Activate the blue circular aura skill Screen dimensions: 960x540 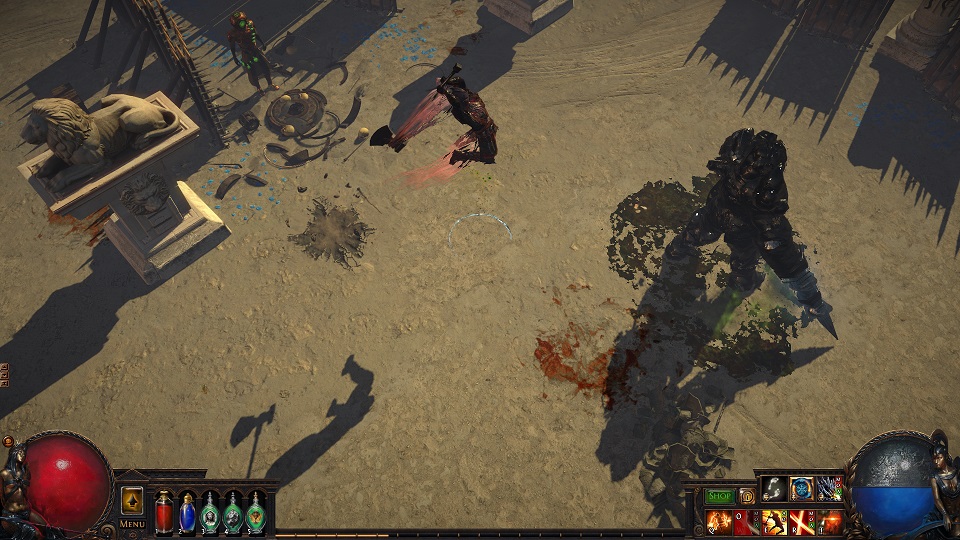(802, 488)
